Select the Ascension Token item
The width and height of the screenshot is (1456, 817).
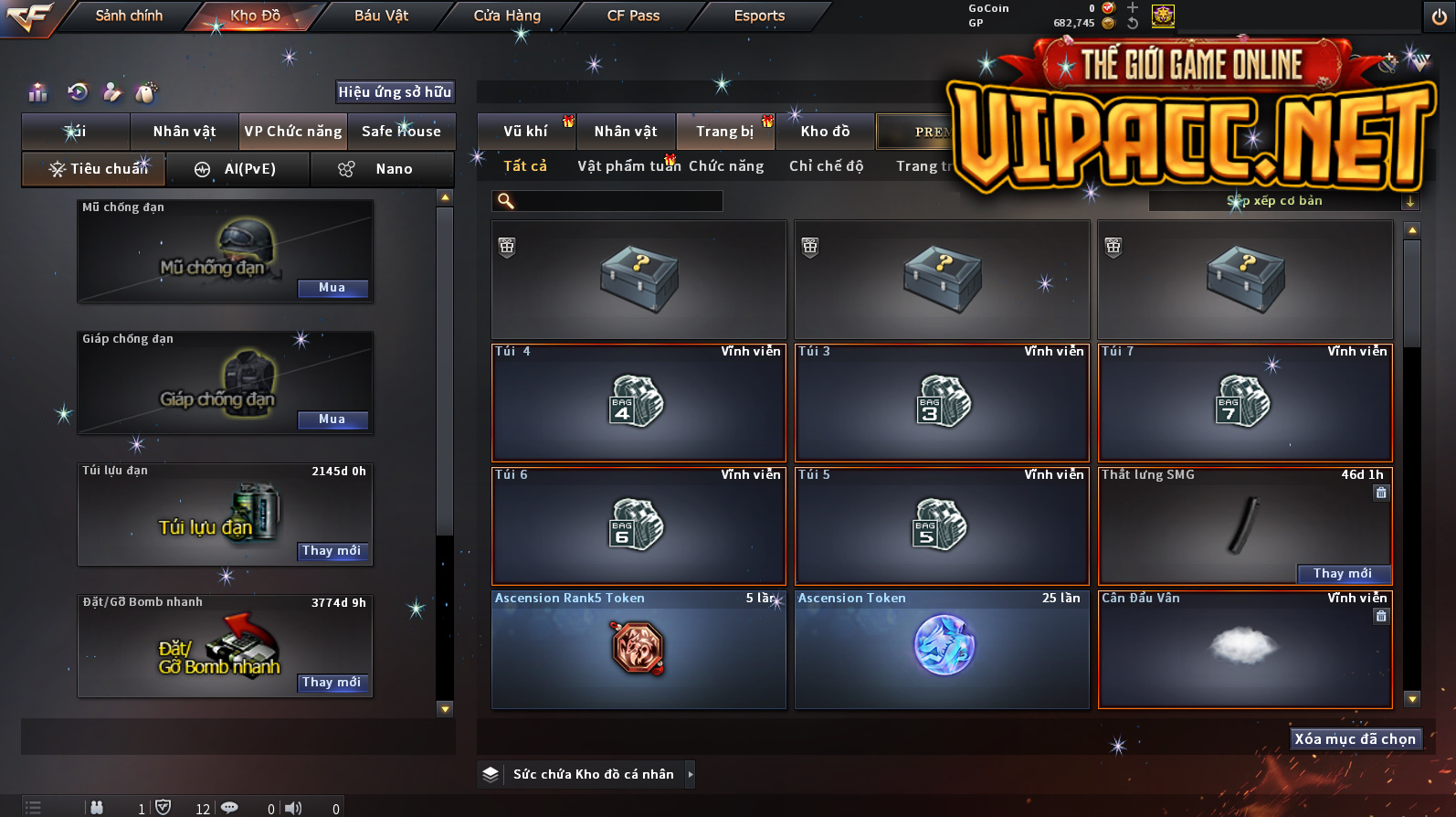point(942,649)
